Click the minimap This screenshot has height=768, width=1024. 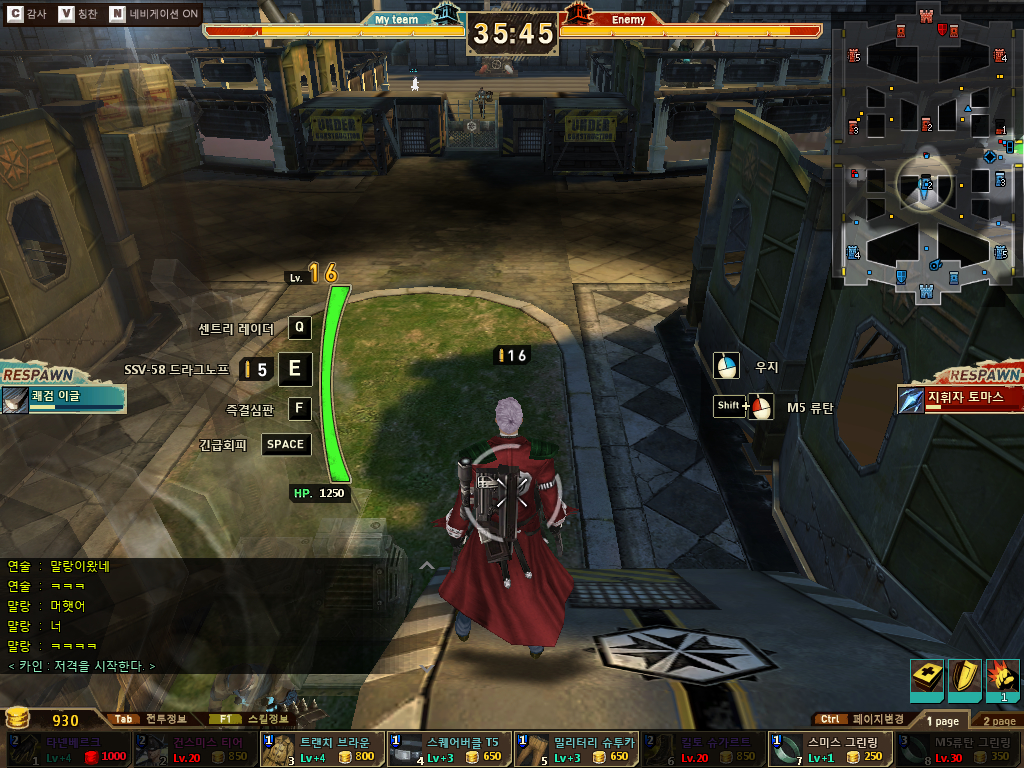click(927, 150)
